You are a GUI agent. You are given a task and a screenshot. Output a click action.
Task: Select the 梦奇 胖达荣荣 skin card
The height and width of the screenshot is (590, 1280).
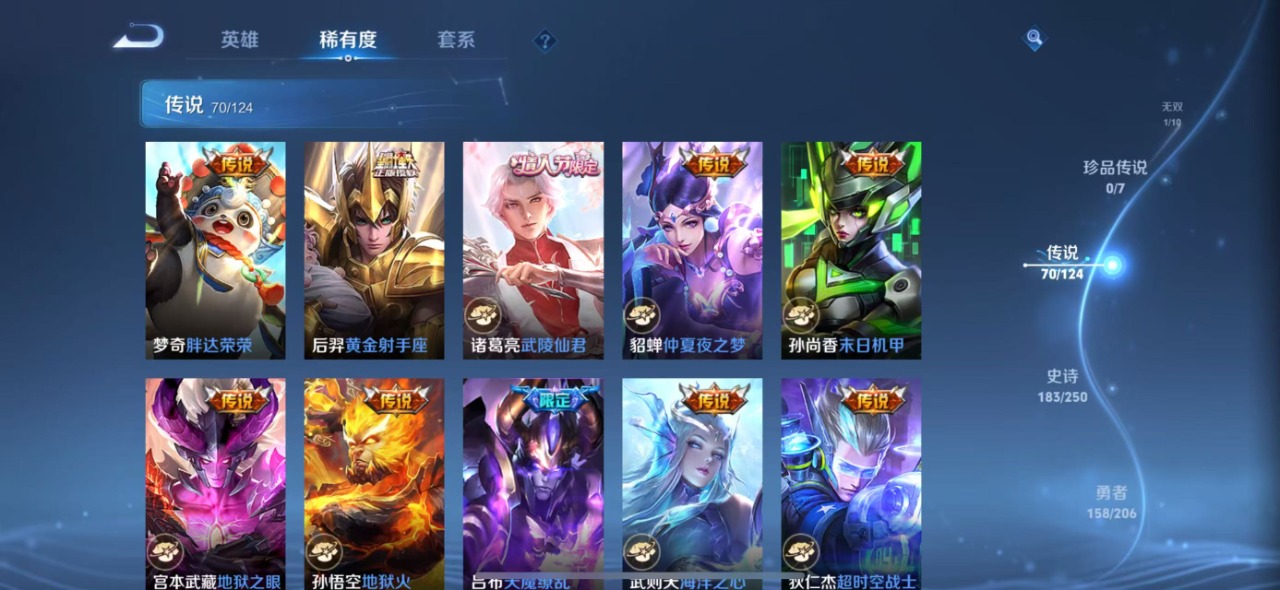point(215,250)
